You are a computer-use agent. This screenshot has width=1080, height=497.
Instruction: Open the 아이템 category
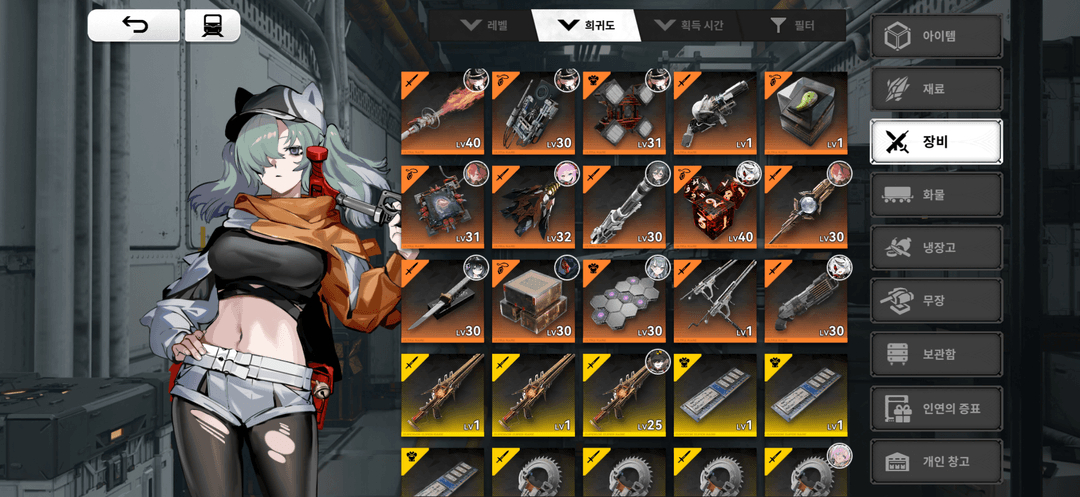click(936, 37)
